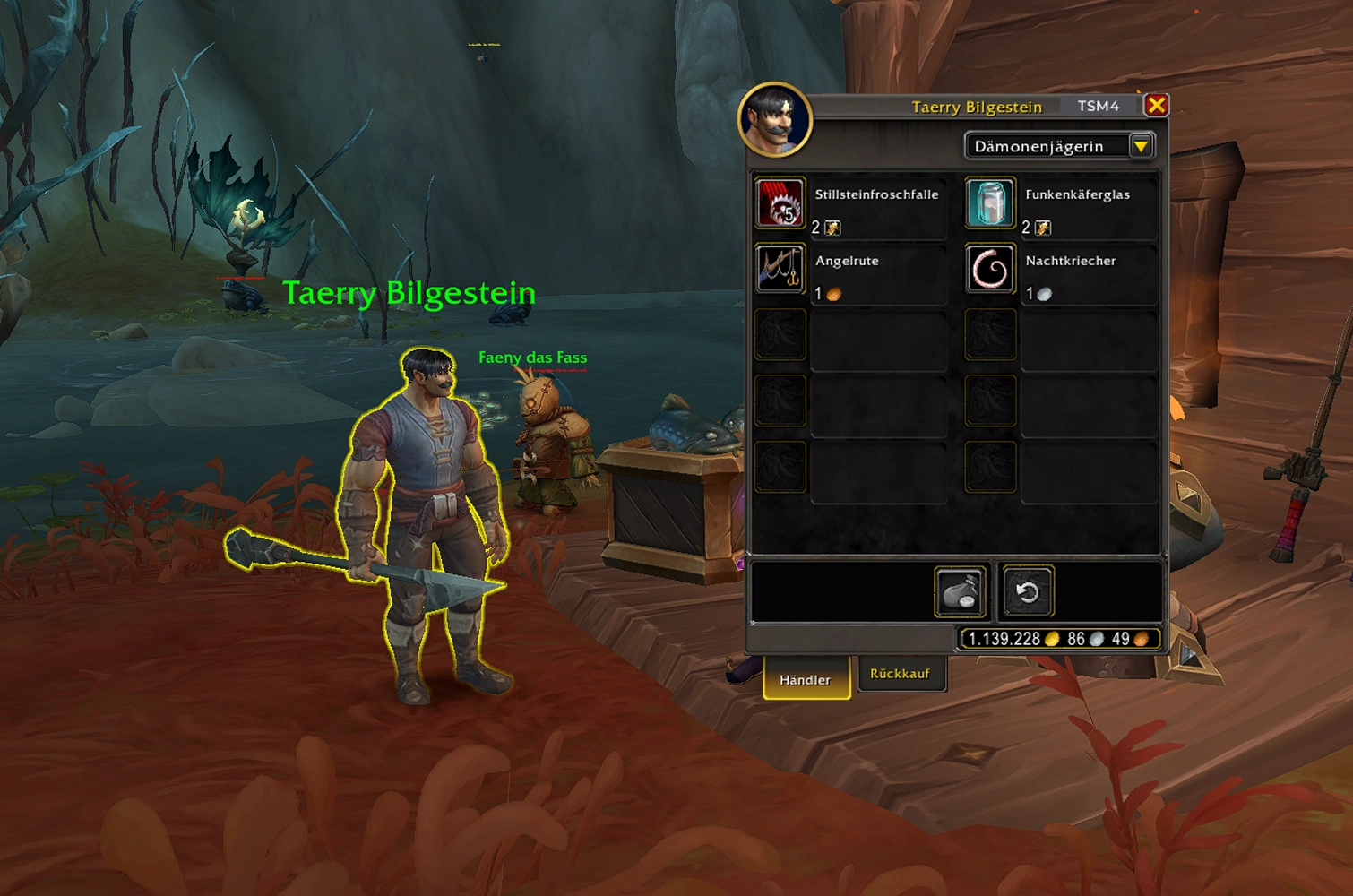Switch to the TSM4 view
This screenshot has width=1353, height=896.
point(1098,107)
